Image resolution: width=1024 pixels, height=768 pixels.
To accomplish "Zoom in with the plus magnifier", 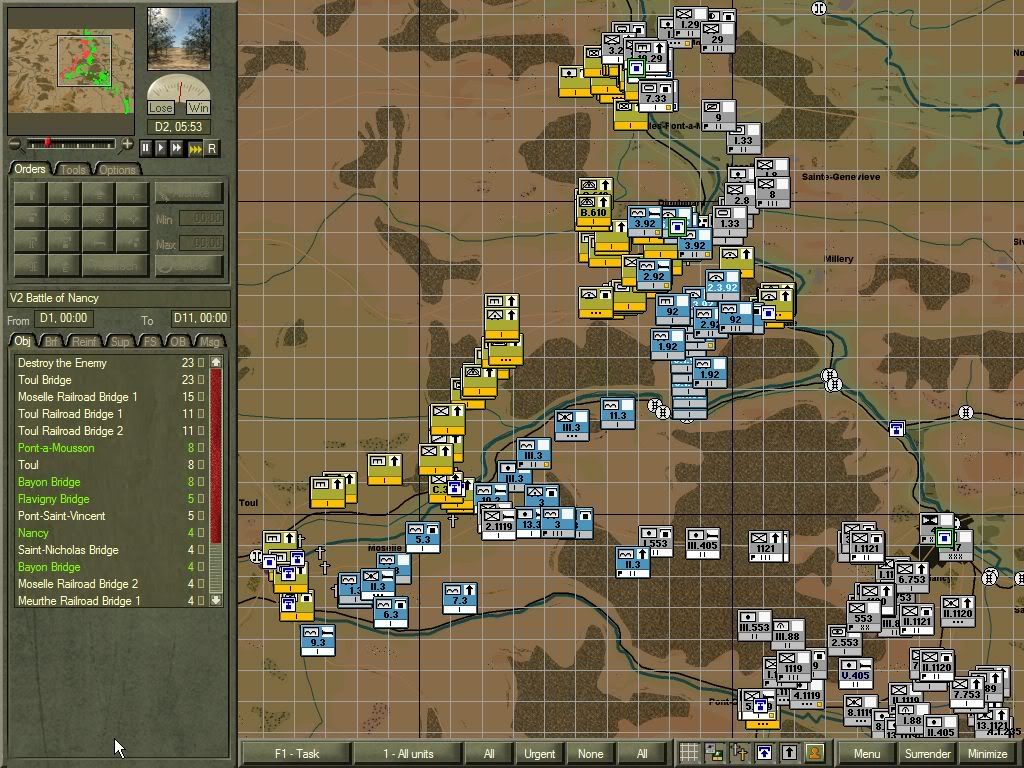I will coord(127,145).
